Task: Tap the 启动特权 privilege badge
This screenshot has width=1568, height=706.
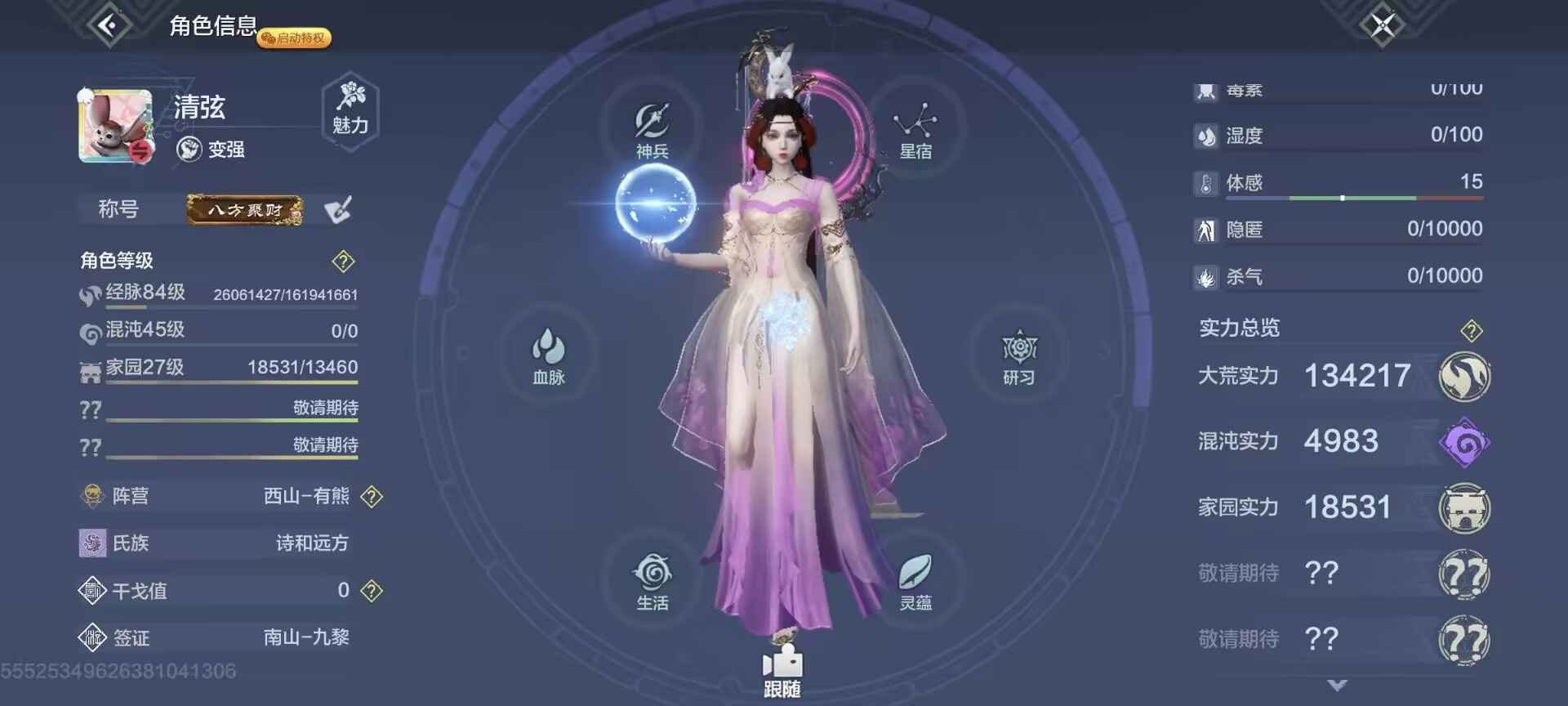Action: tap(295, 38)
